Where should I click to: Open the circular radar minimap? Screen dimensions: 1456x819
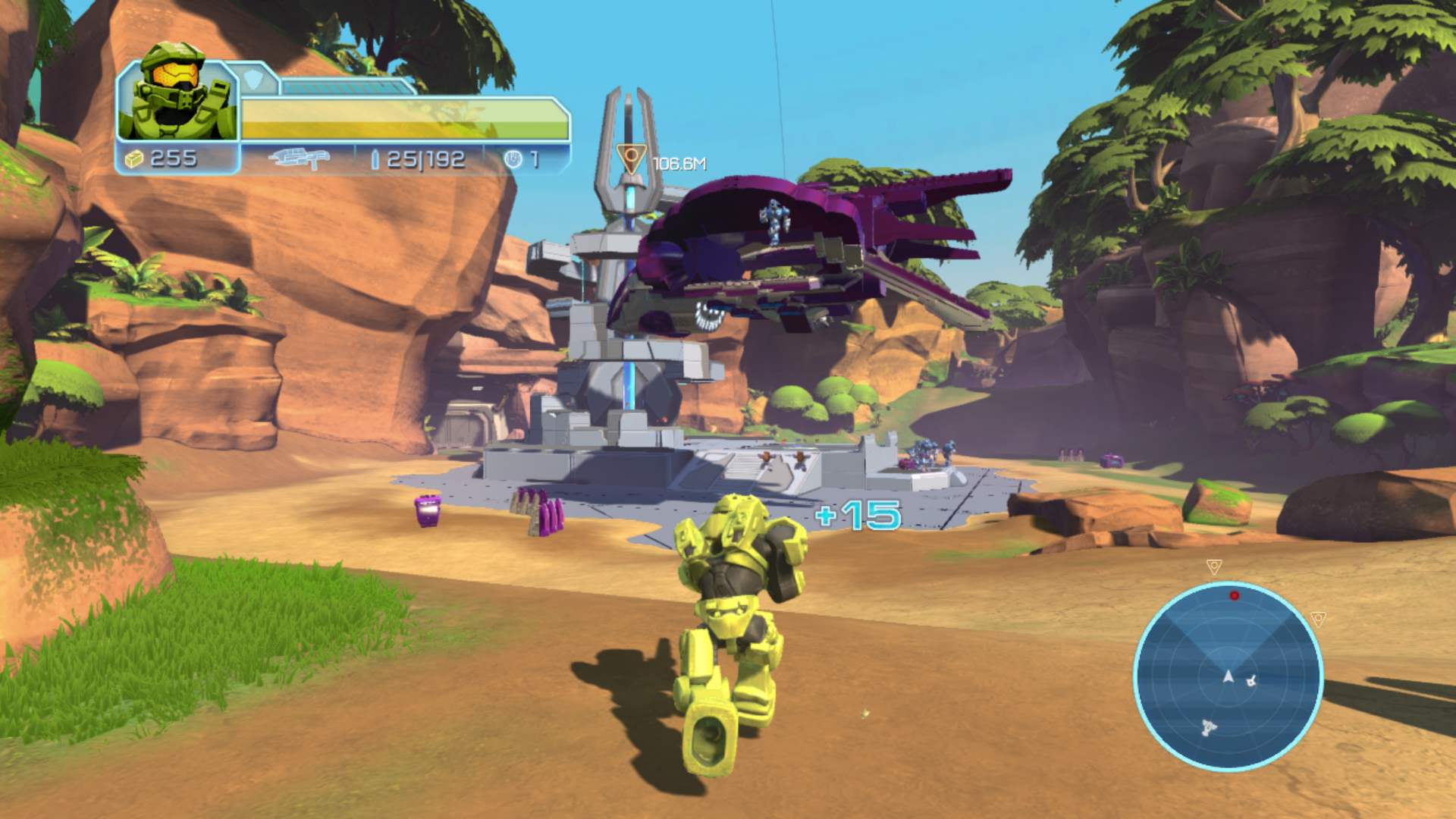point(1228,676)
